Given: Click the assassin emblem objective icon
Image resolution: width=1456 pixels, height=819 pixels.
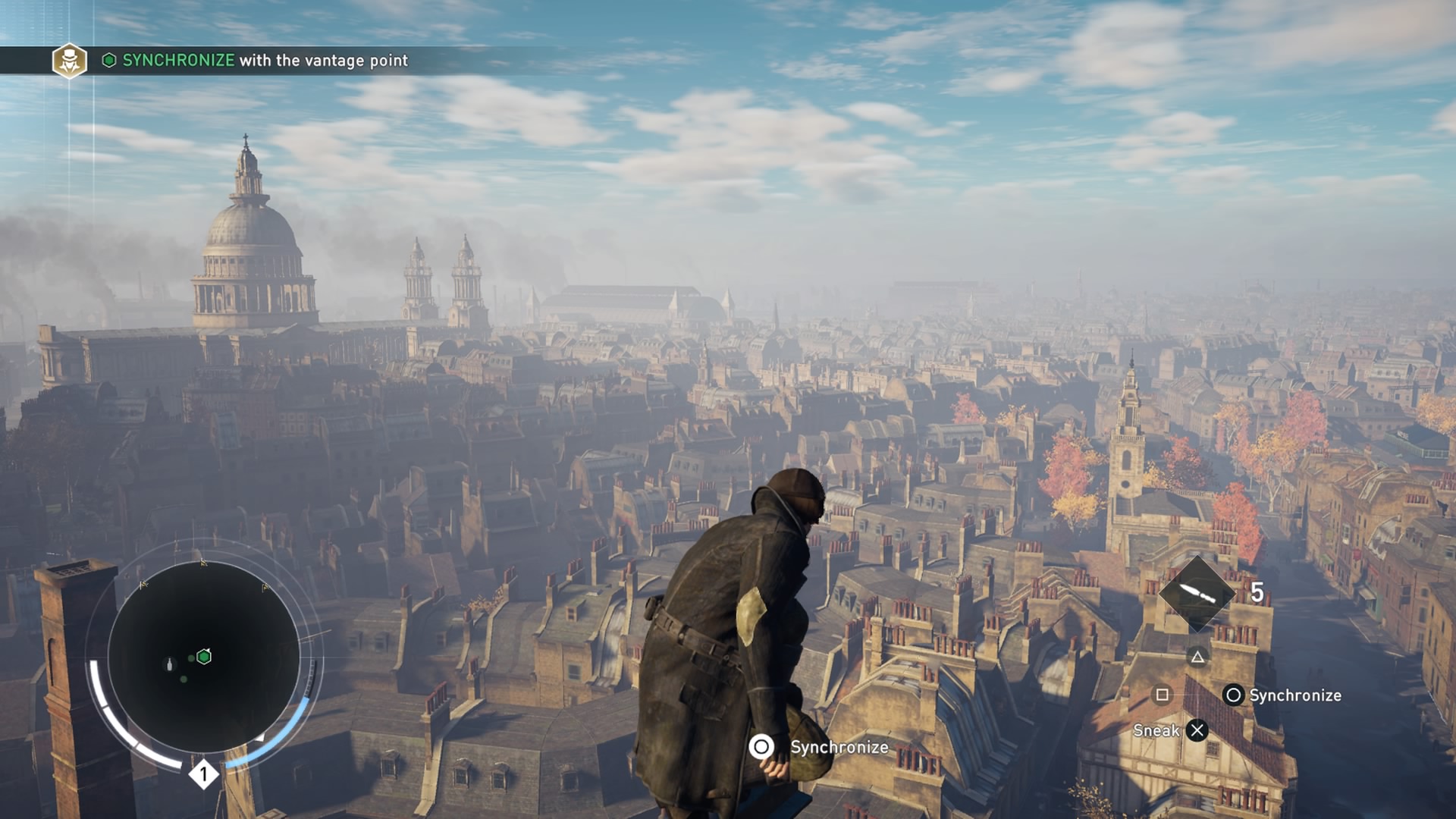Looking at the screenshot, I should [69, 61].
